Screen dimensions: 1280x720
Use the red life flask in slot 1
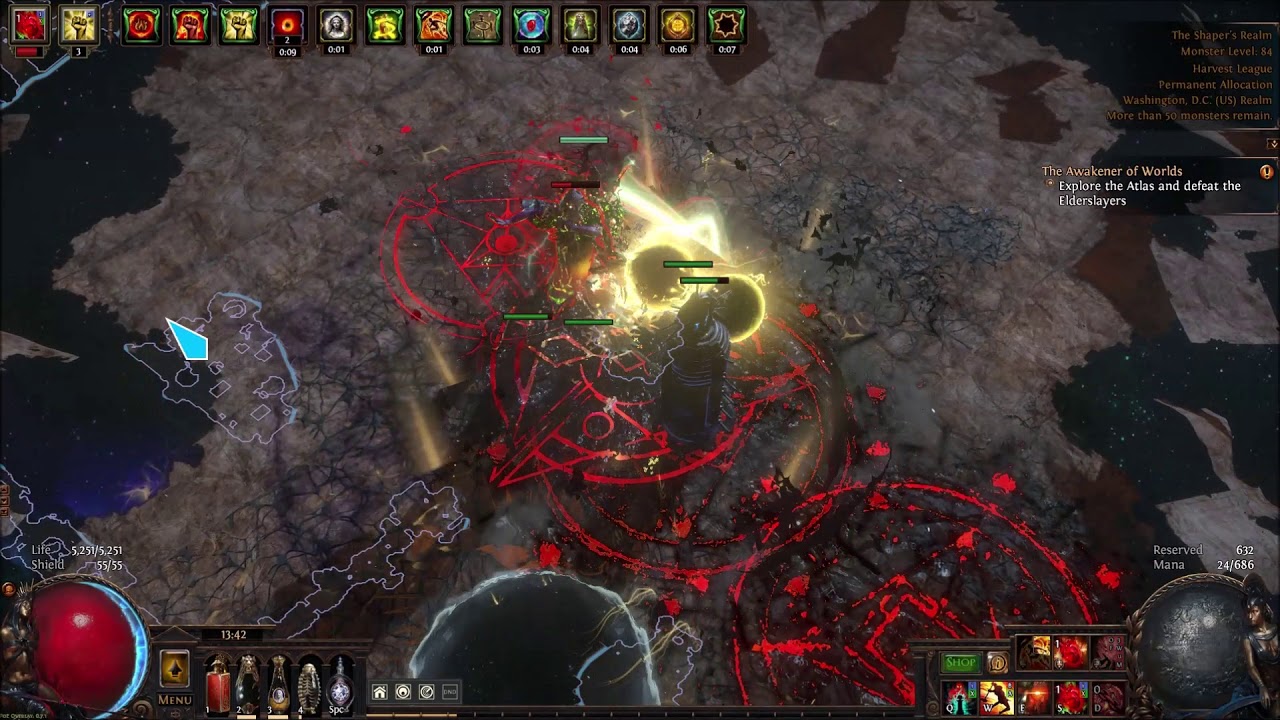click(217, 685)
